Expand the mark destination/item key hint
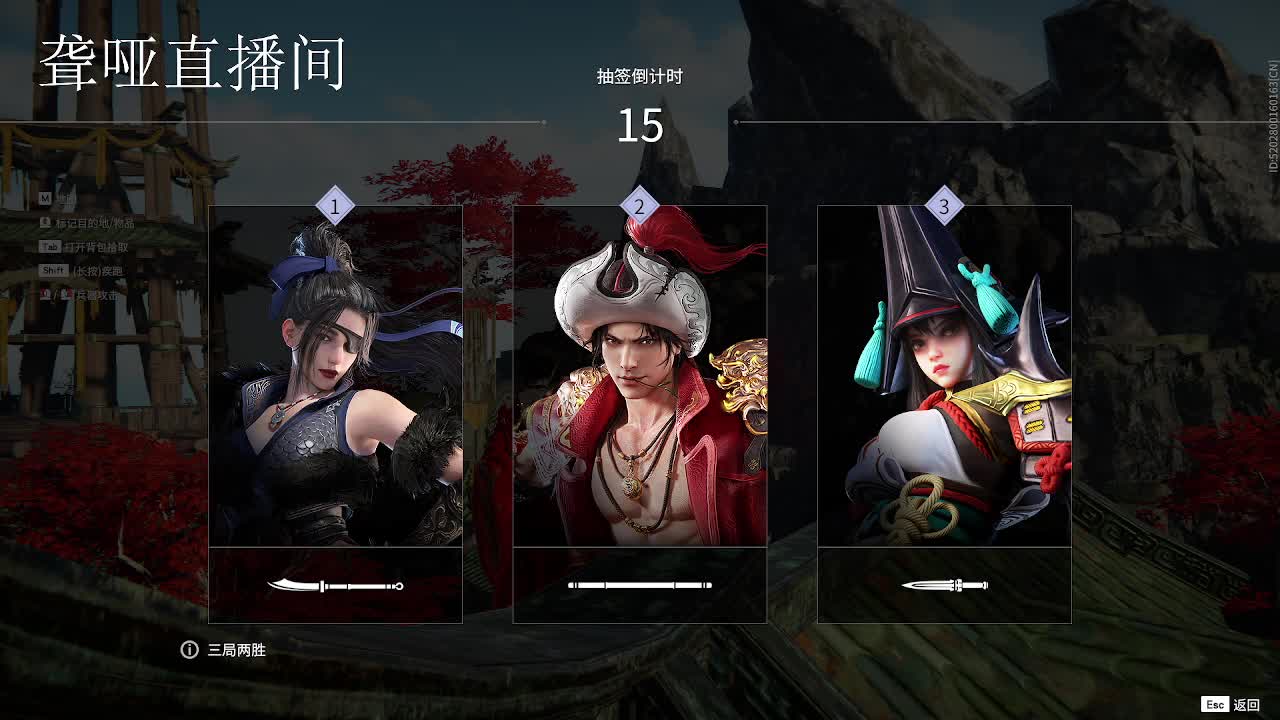 pyautogui.click(x=45, y=223)
